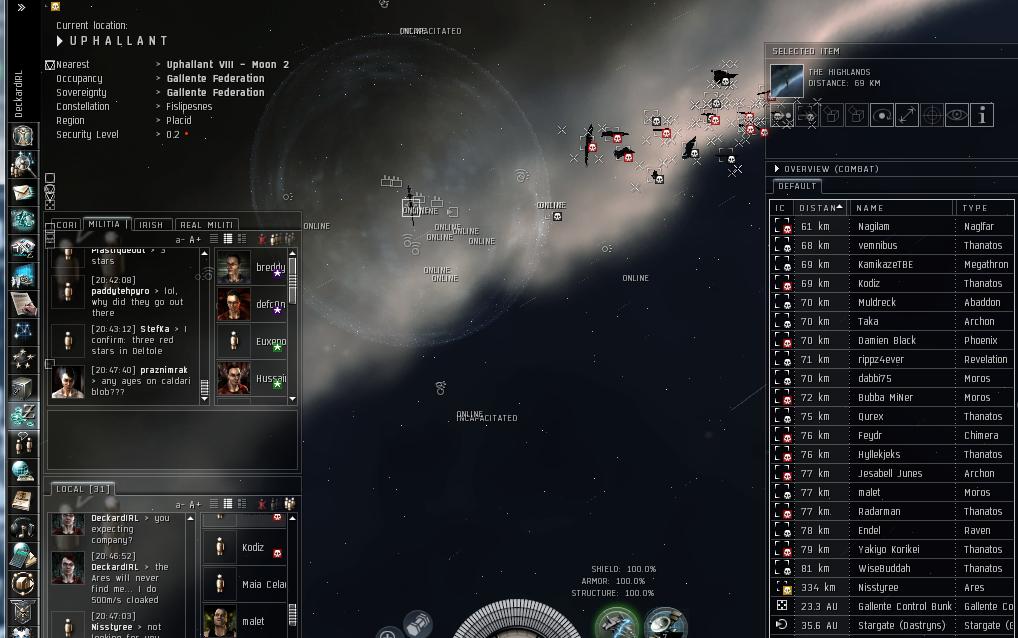Activate the orbit selected item button
1018x638 pixels.
coord(882,116)
